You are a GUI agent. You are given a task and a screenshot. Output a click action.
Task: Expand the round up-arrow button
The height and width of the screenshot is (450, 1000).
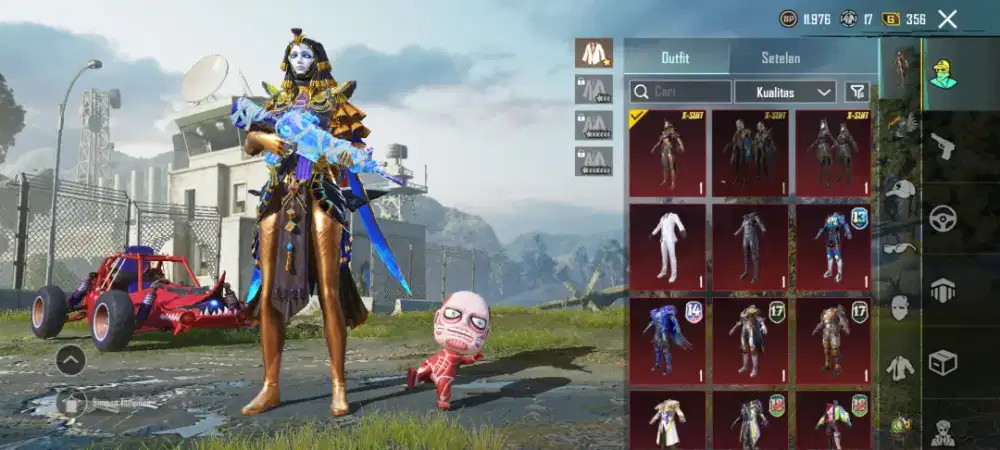click(70, 360)
